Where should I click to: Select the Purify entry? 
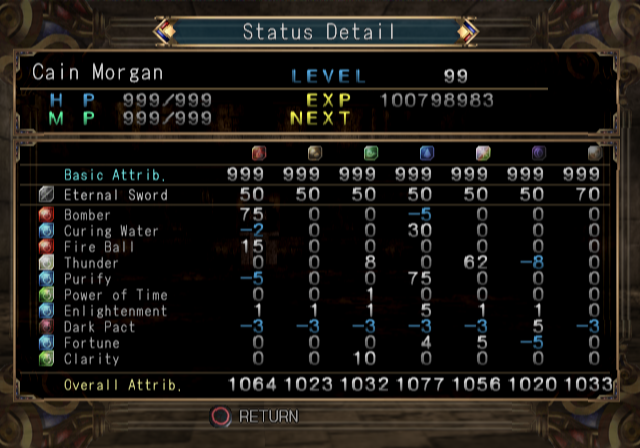[87, 279]
